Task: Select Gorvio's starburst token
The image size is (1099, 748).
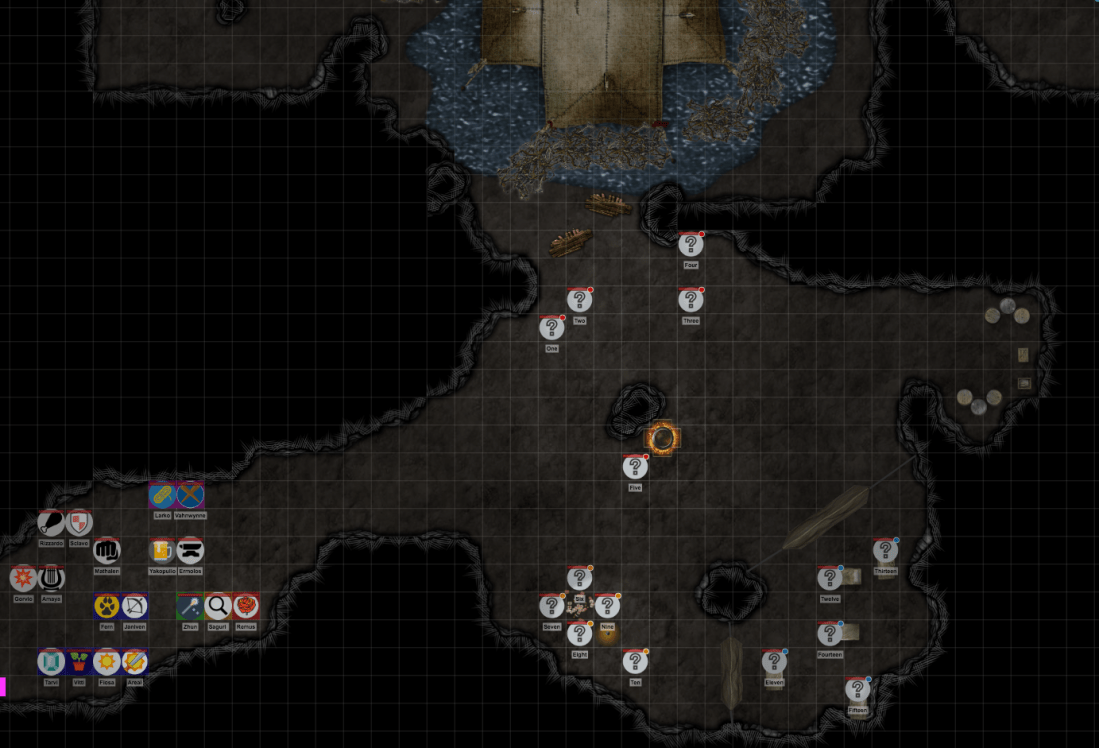Action: point(23,578)
